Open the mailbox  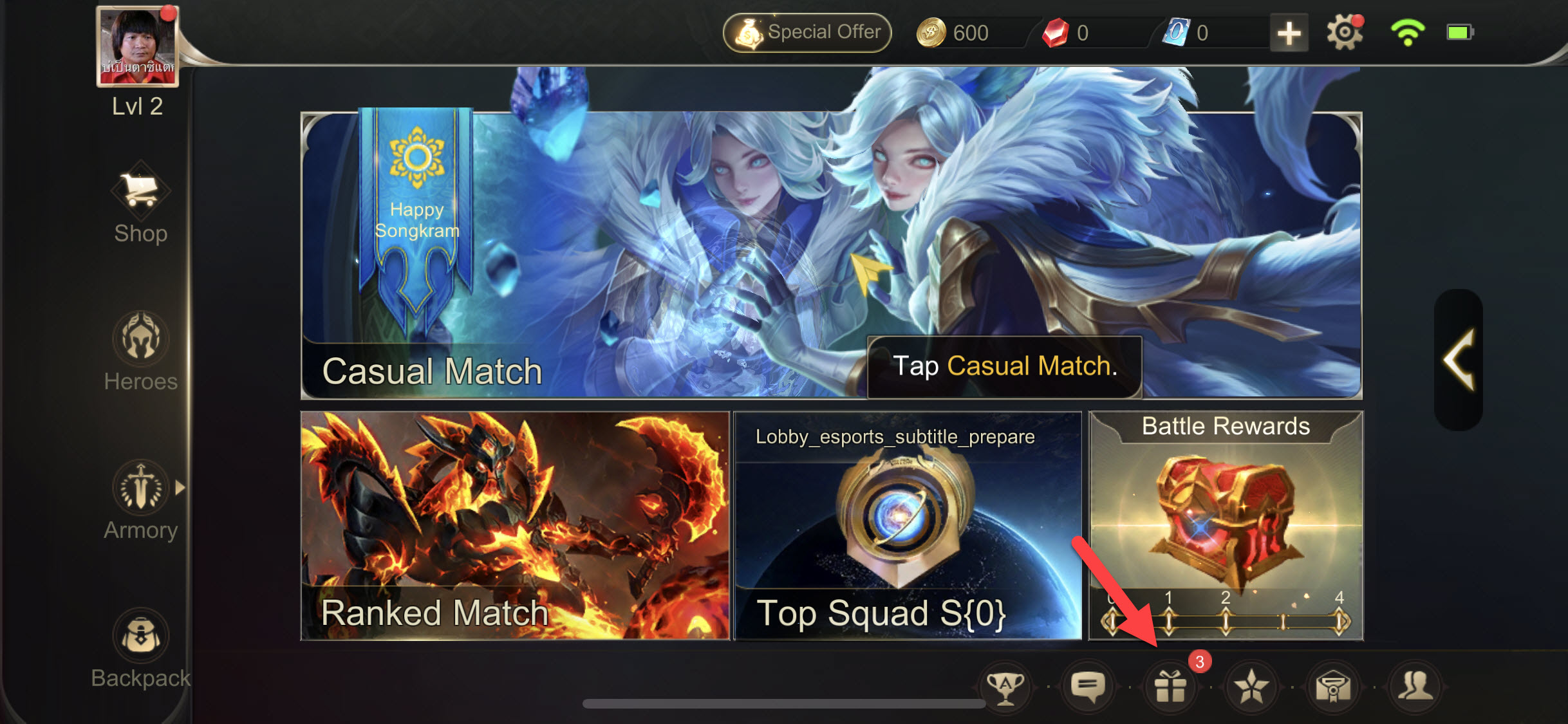click(x=1334, y=687)
